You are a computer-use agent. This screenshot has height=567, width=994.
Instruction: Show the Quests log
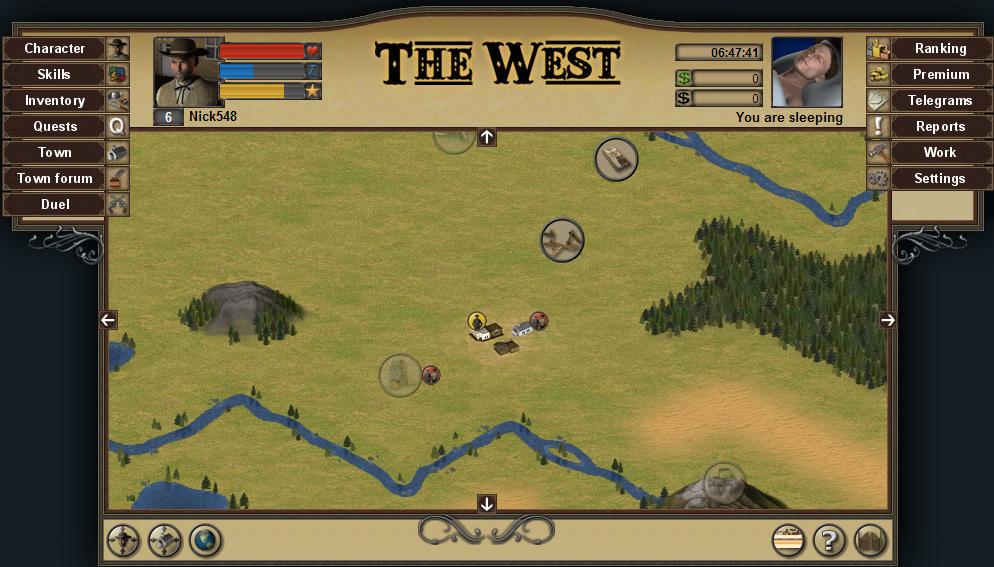click(x=55, y=126)
